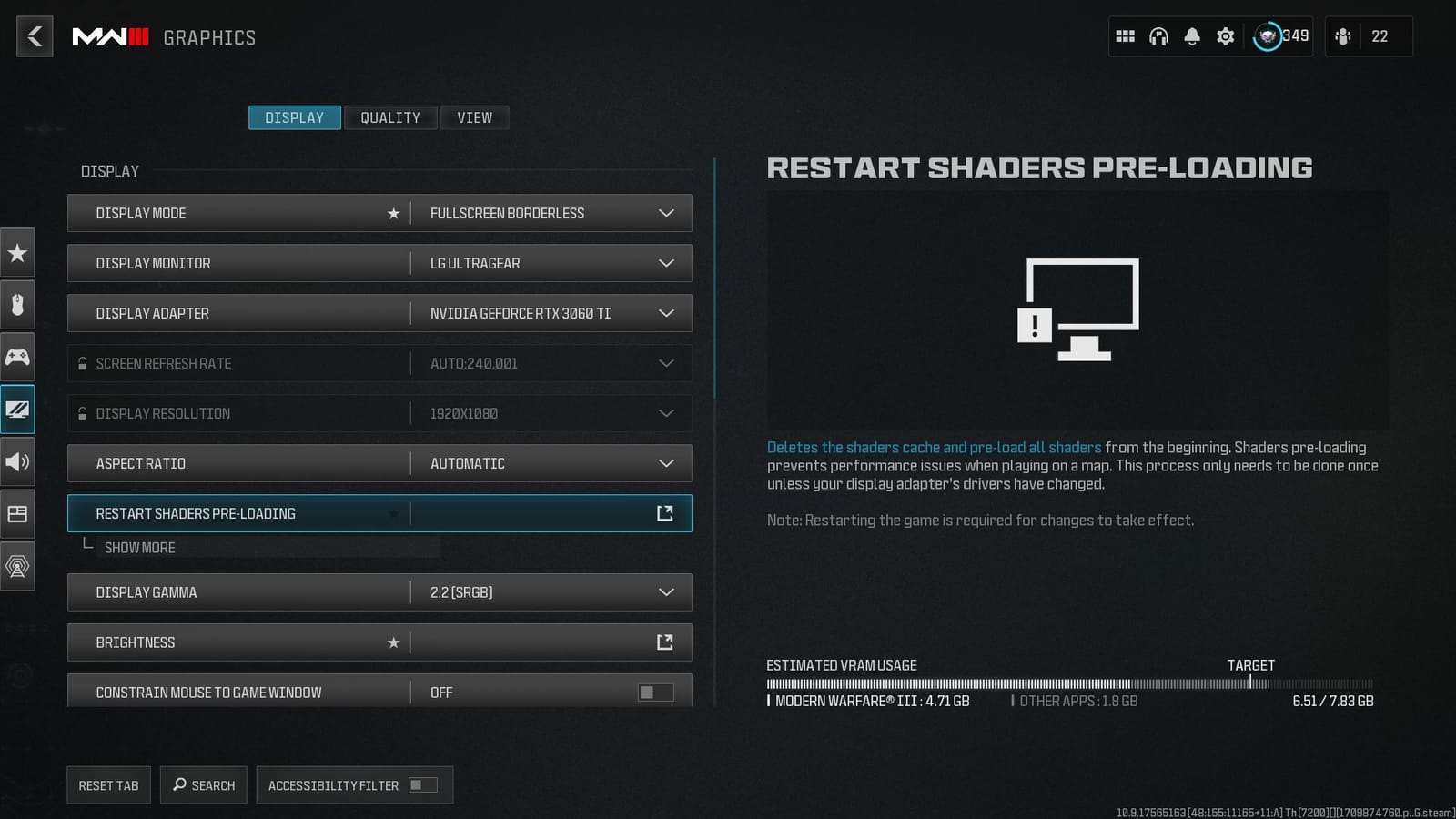Click the headphones voice chat icon
The image size is (1456, 819).
click(x=1158, y=35)
